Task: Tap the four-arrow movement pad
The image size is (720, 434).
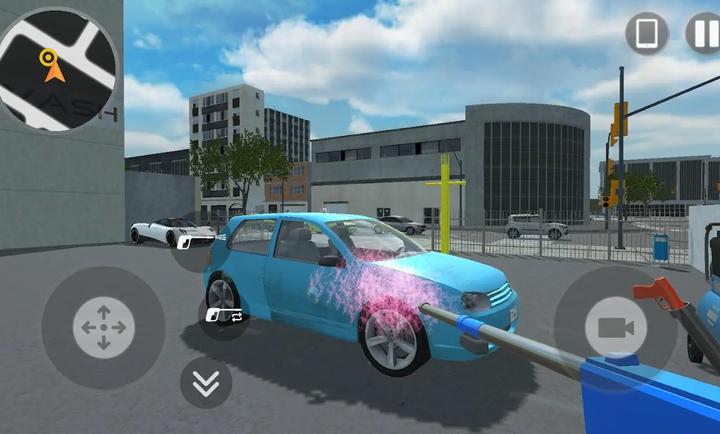Action: [x=103, y=327]
